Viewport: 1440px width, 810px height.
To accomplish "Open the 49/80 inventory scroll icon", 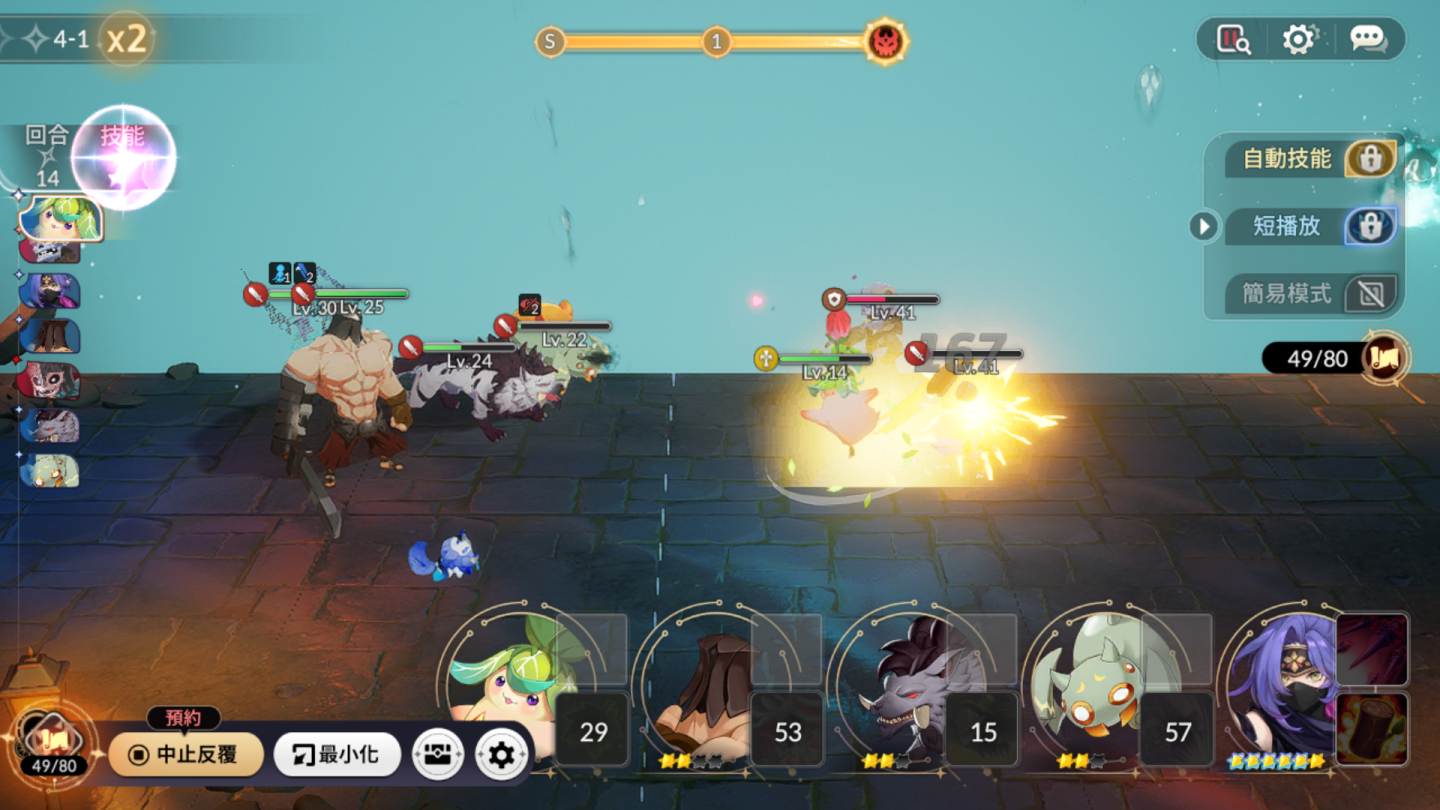I will pos(1386,358).
